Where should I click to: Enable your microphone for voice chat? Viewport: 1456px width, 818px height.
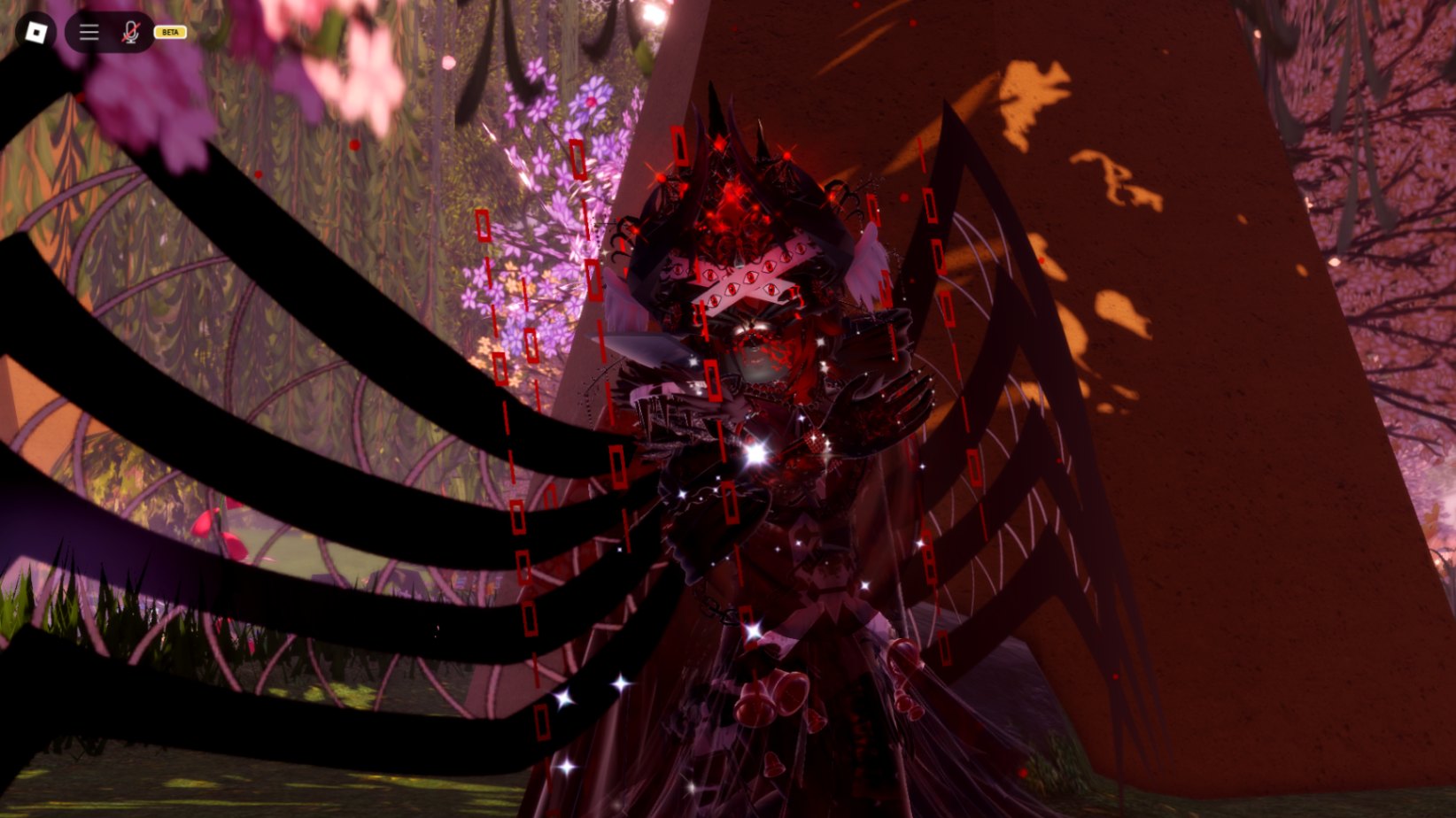coord(129,33)
